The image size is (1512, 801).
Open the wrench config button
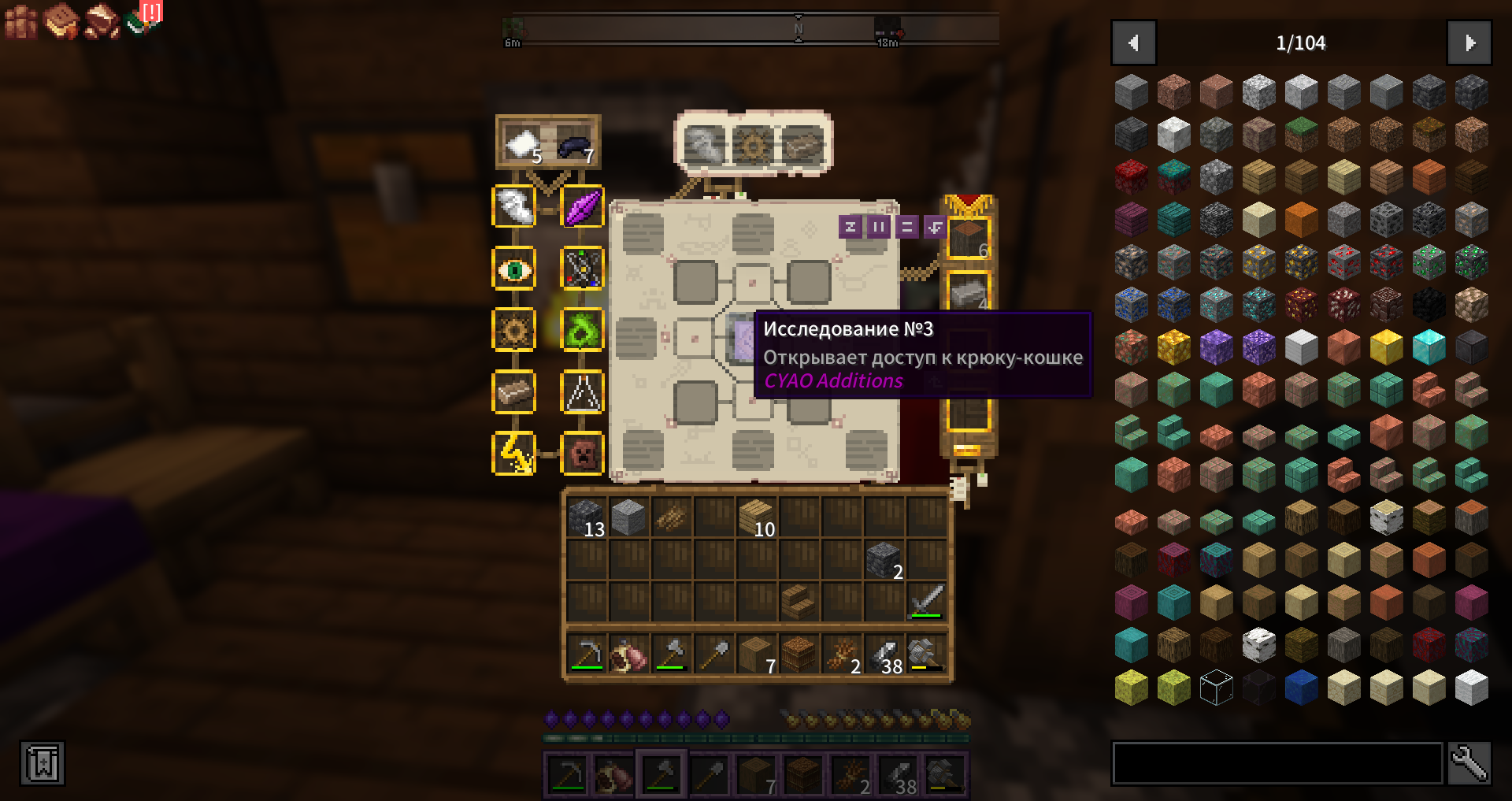1469,762
